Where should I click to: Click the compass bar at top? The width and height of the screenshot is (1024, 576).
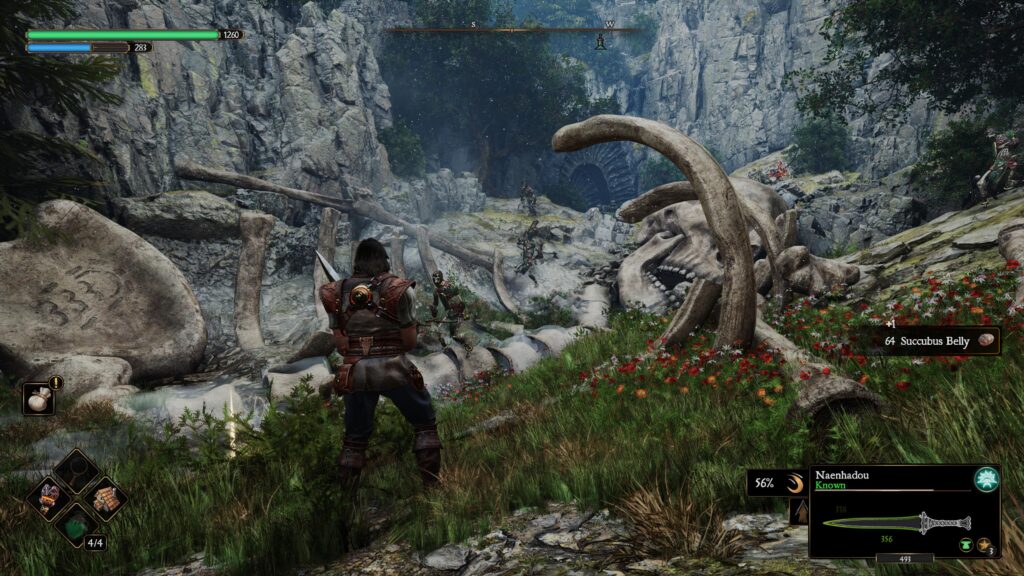(x=512, y=30)
